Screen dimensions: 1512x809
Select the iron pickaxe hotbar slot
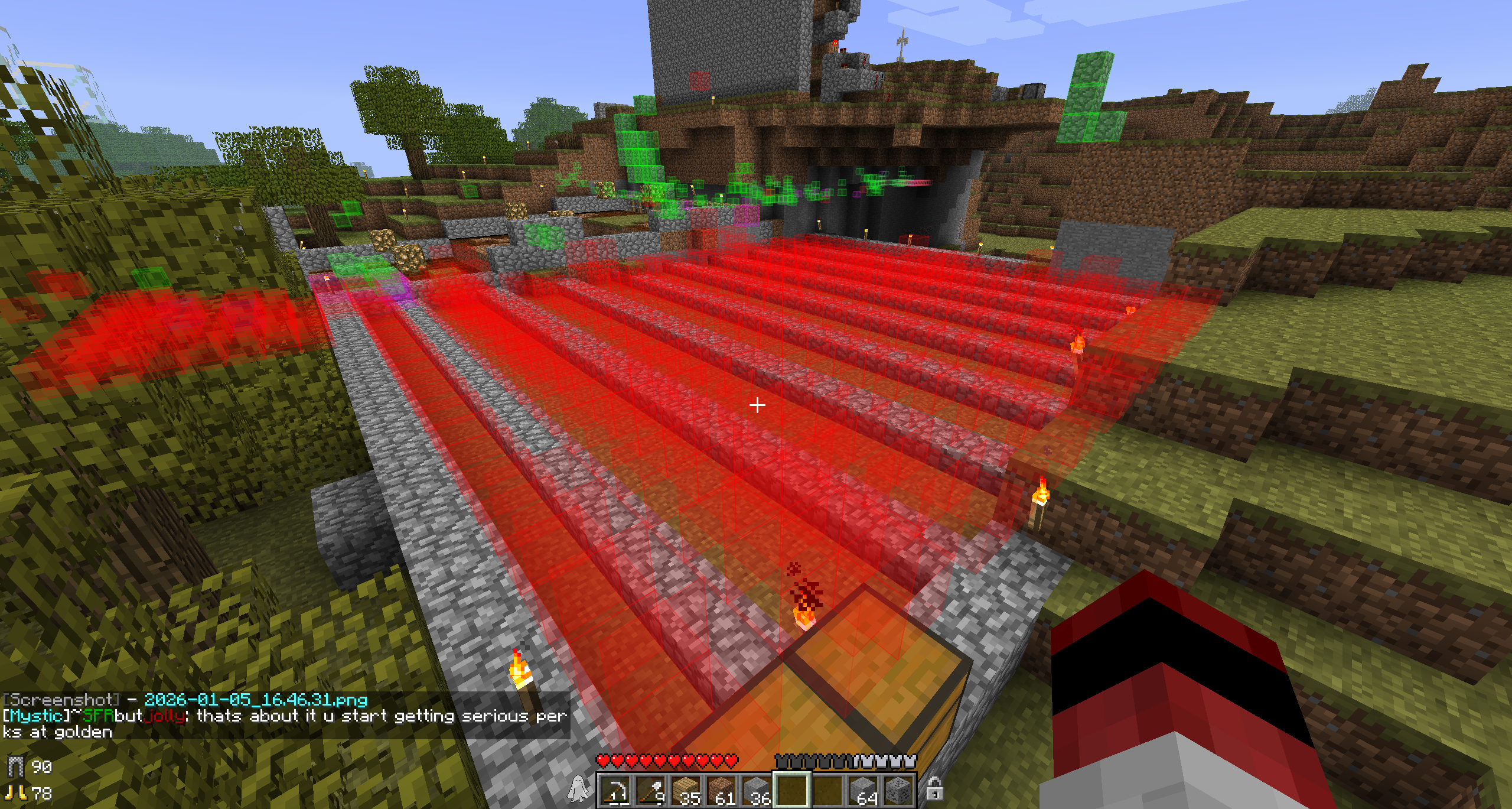(615, 790)
